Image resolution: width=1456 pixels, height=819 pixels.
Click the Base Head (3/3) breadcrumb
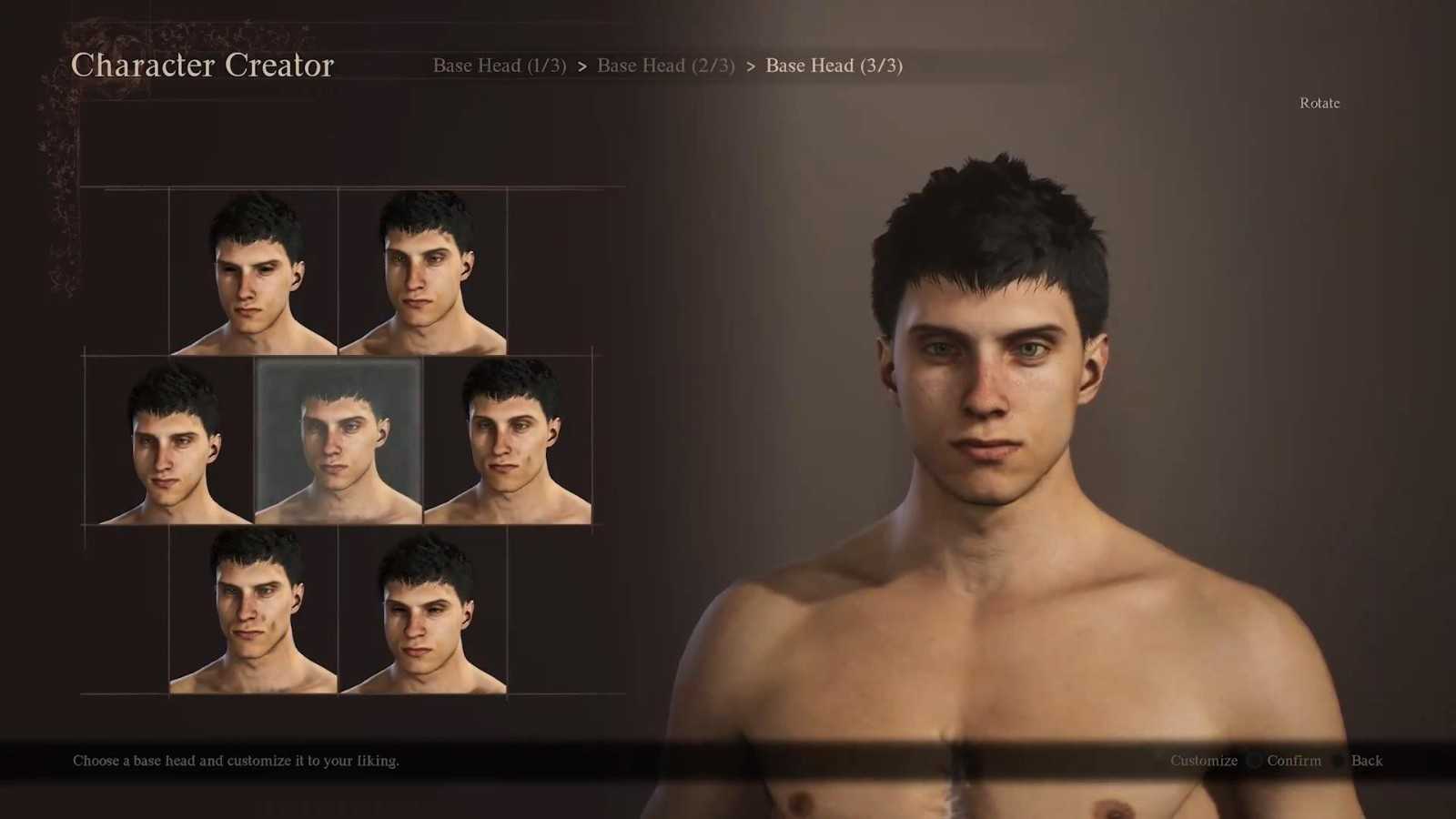pos(834,66)
